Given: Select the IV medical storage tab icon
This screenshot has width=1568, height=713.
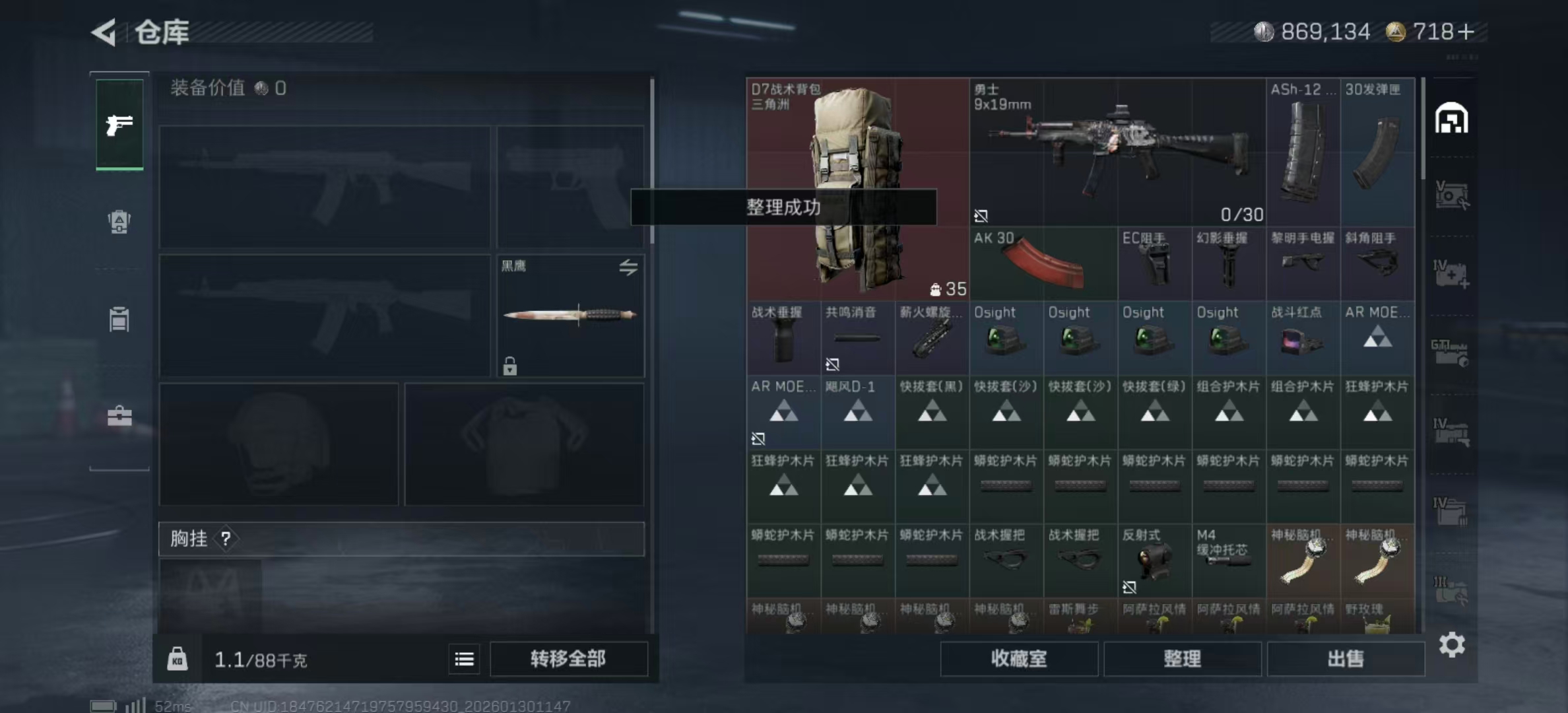Looking at the screenshot, I should pos(1450,273).
